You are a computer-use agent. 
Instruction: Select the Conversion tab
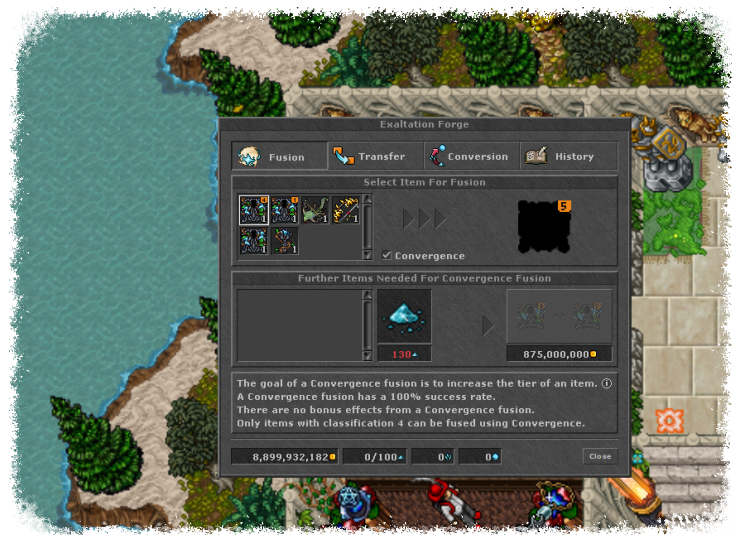pyautogui.click(x=469, y=156)
